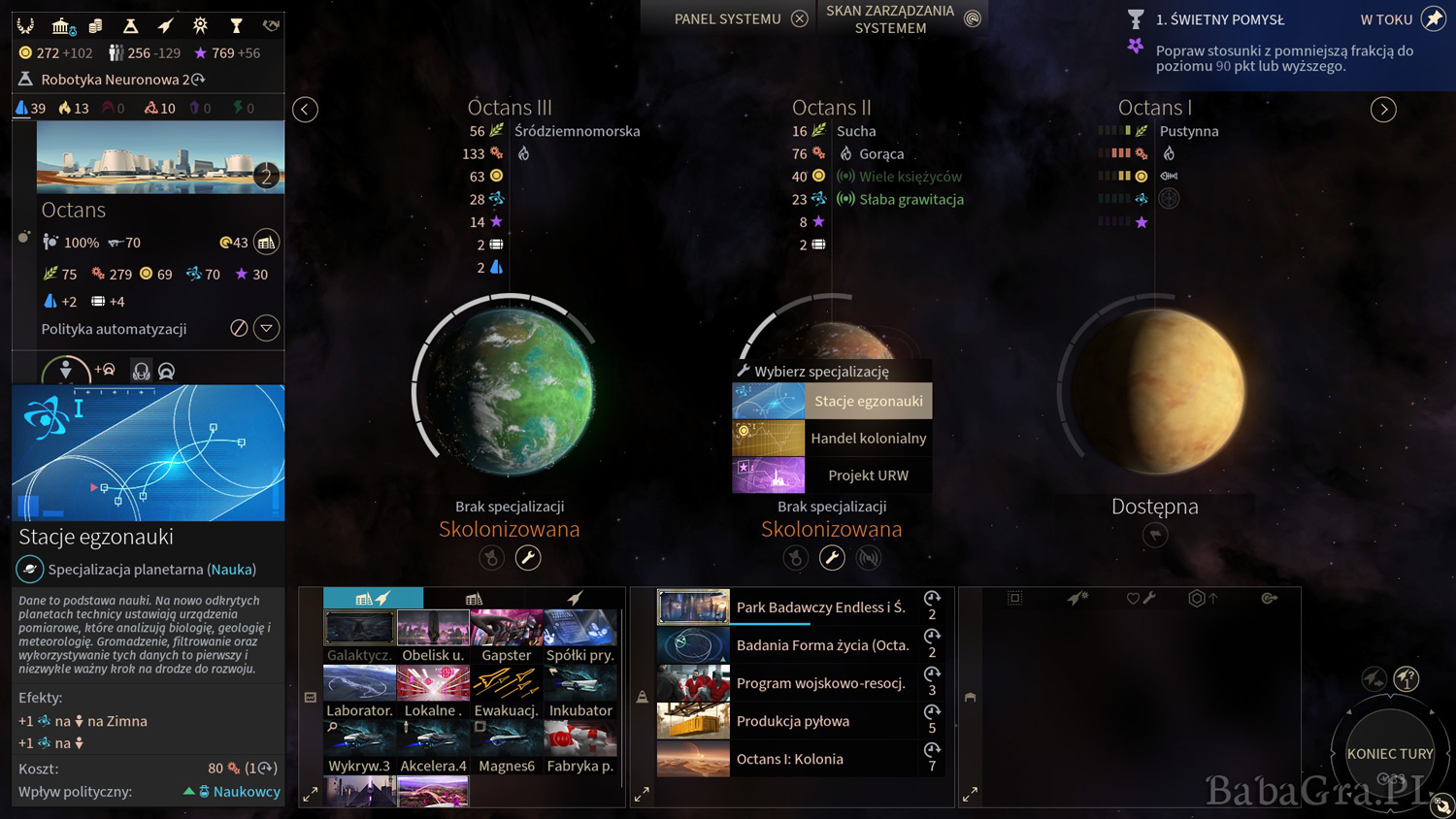Open Polityka automatyzacji dropdown
The width and height of the screenshot is (1456, 819).
[267, 328]
